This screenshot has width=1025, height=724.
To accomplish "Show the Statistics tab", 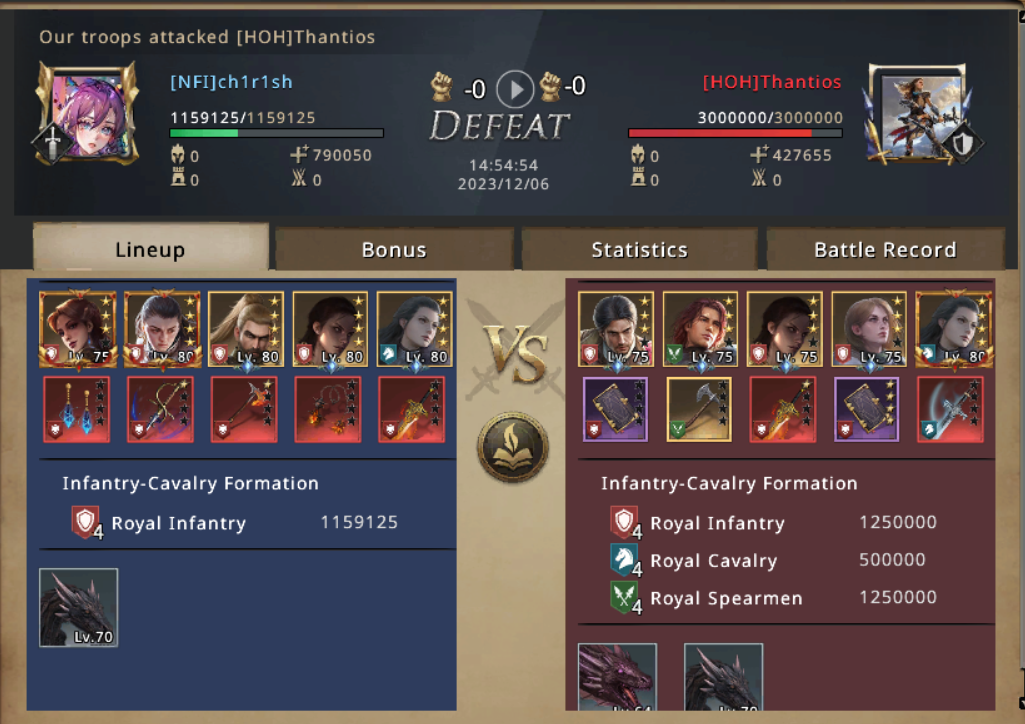I will (639, 249).
